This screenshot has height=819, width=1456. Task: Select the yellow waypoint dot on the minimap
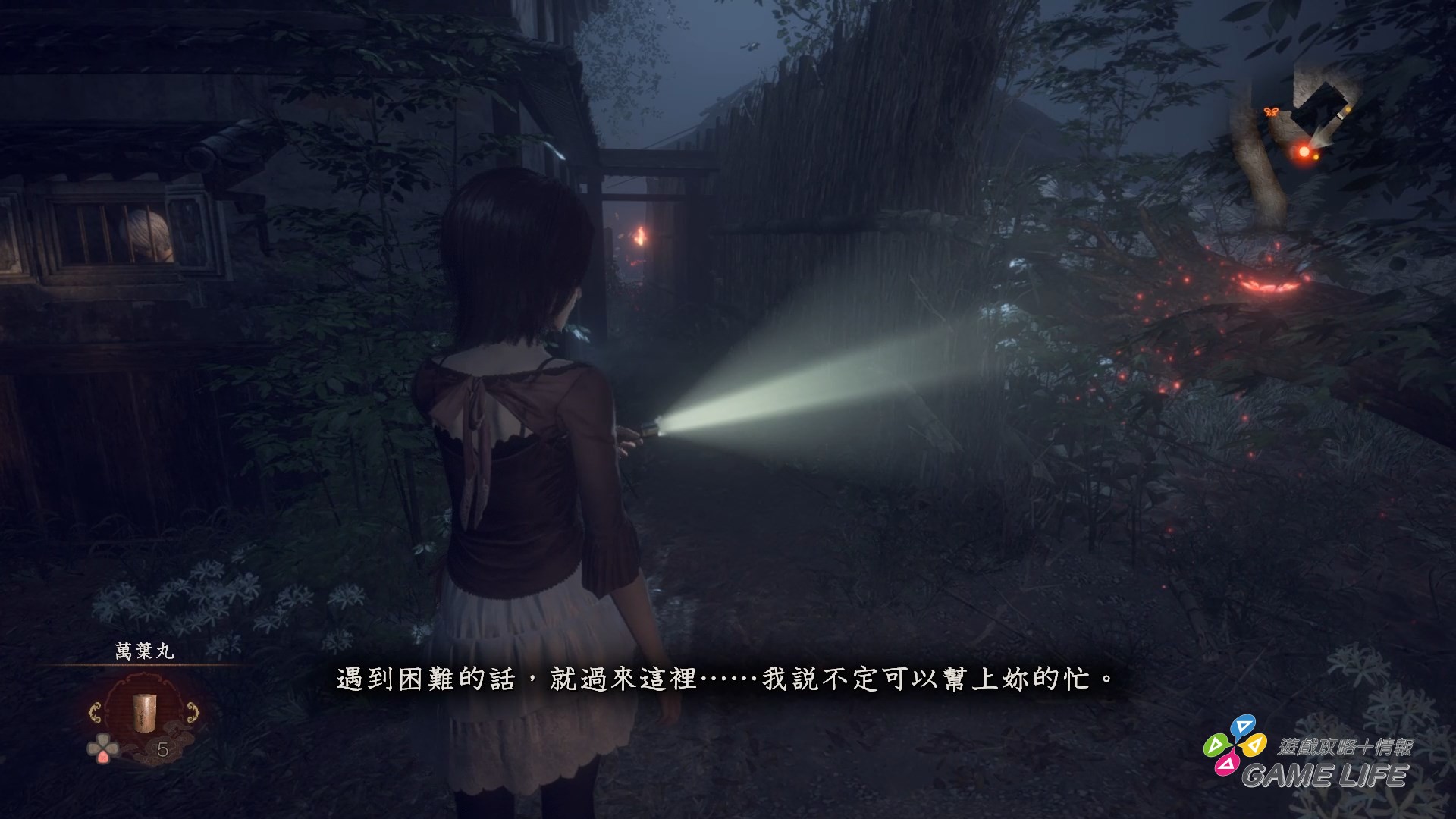pyautogui.click(x=1348, y=110)
